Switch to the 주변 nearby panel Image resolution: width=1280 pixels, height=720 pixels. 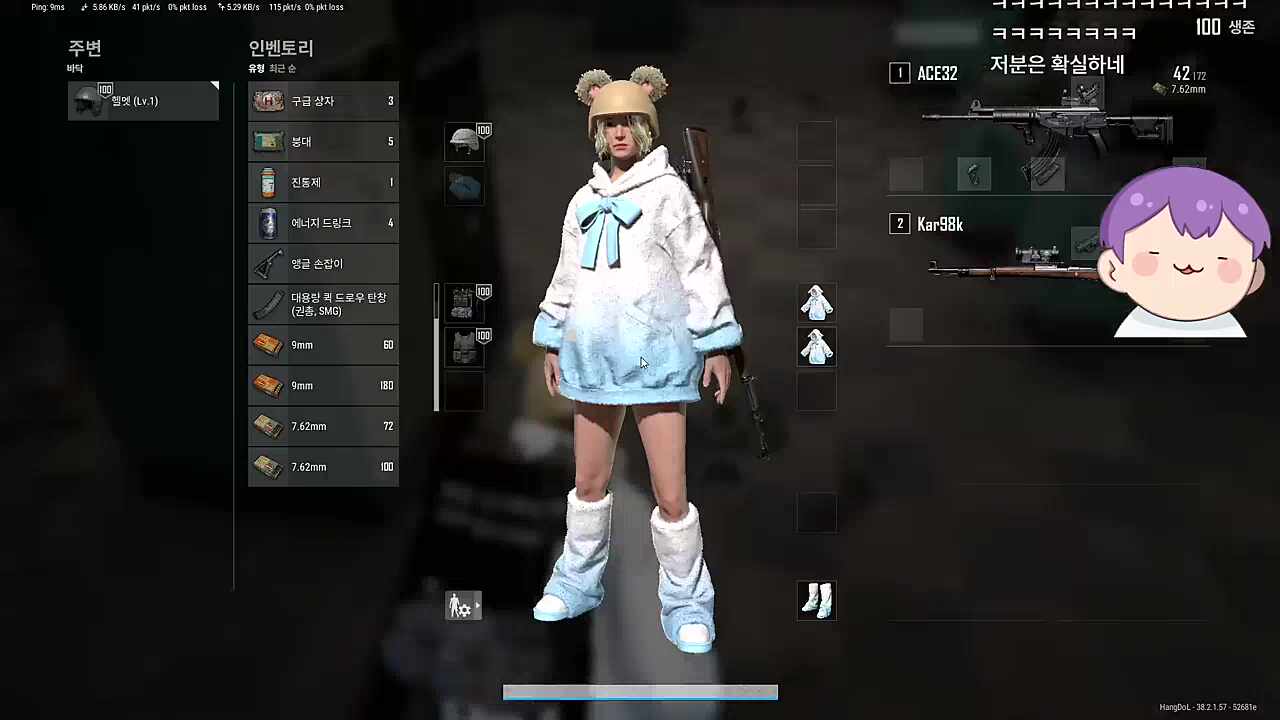[x=85, y=48]
